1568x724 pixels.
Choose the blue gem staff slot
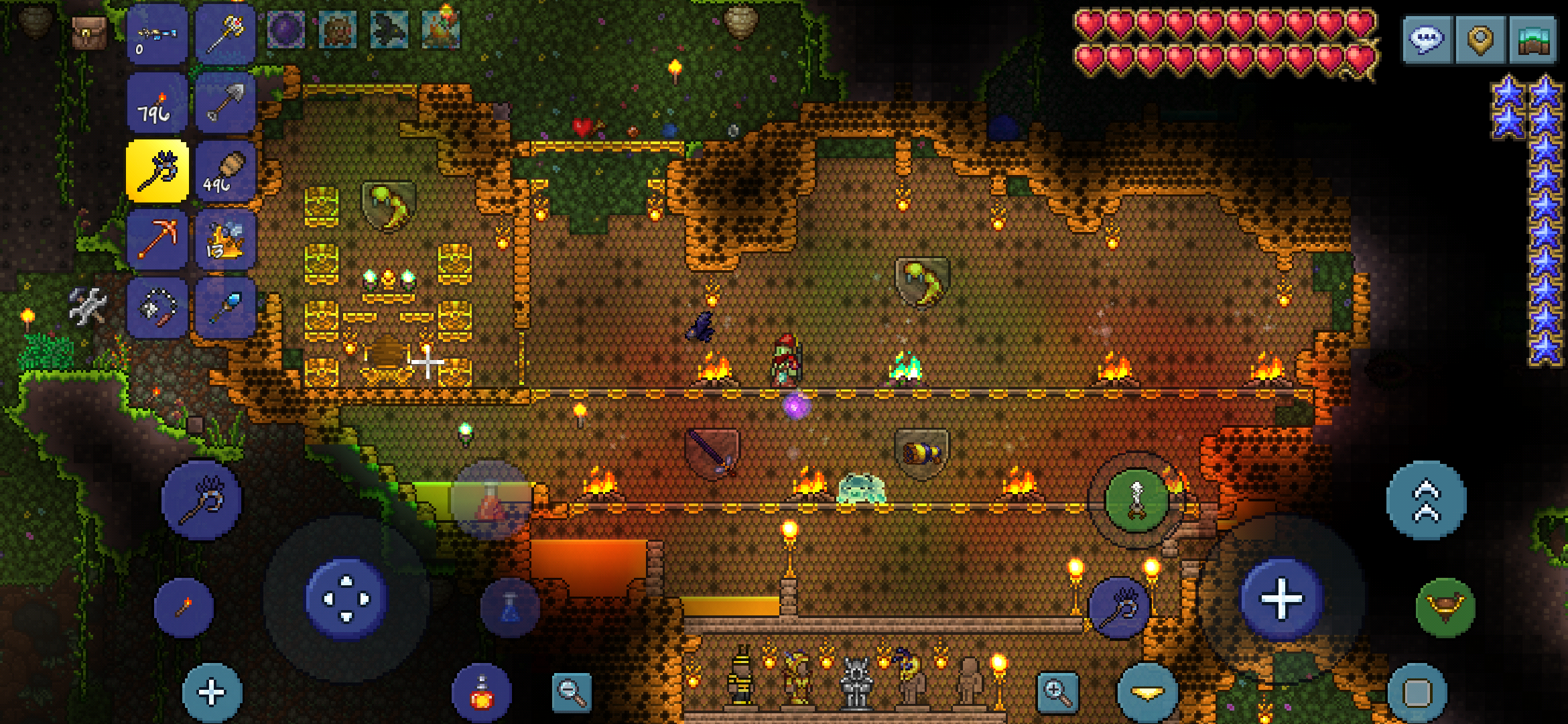click(226, 308)
